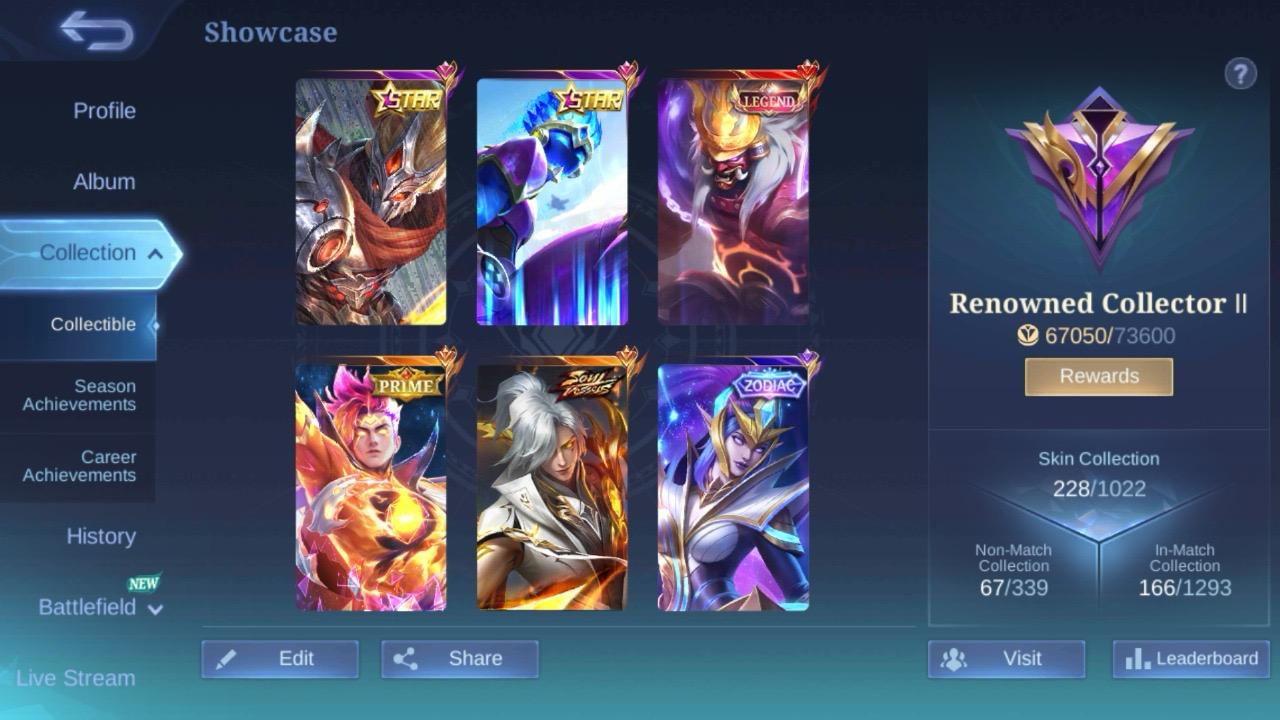Image resolution: width=1280 pixels, height=720 pixels.
Task: Expand the Battlefield section
Action: pos(153,607)
